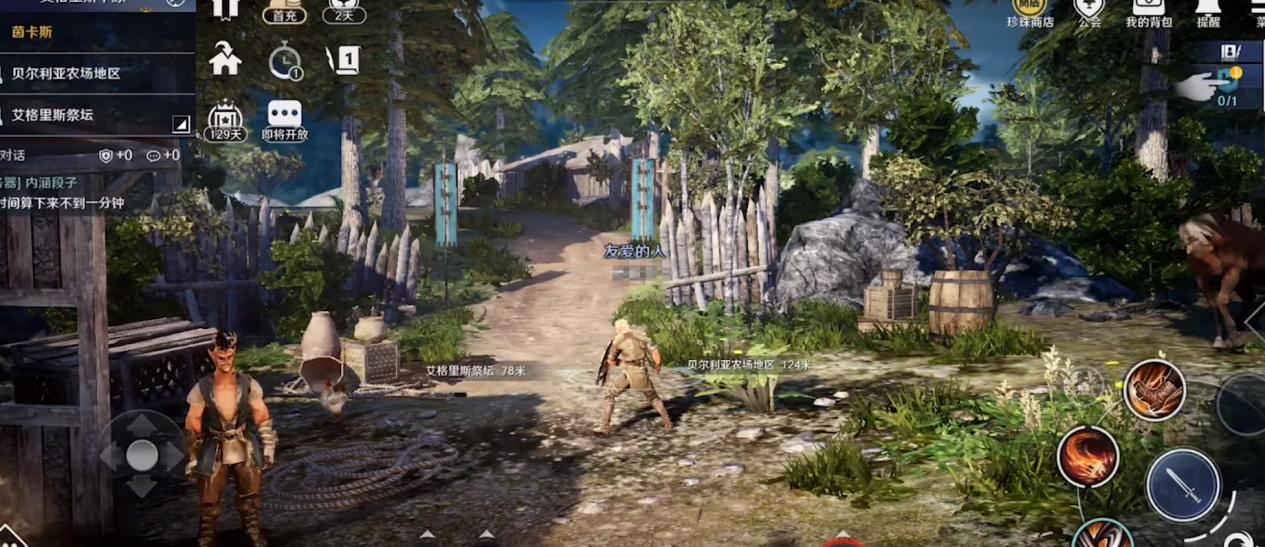This screenshot has height=547, width=1265.
Task: Tap the coming soon (即将开放) icon
Action: click(285, 120)
